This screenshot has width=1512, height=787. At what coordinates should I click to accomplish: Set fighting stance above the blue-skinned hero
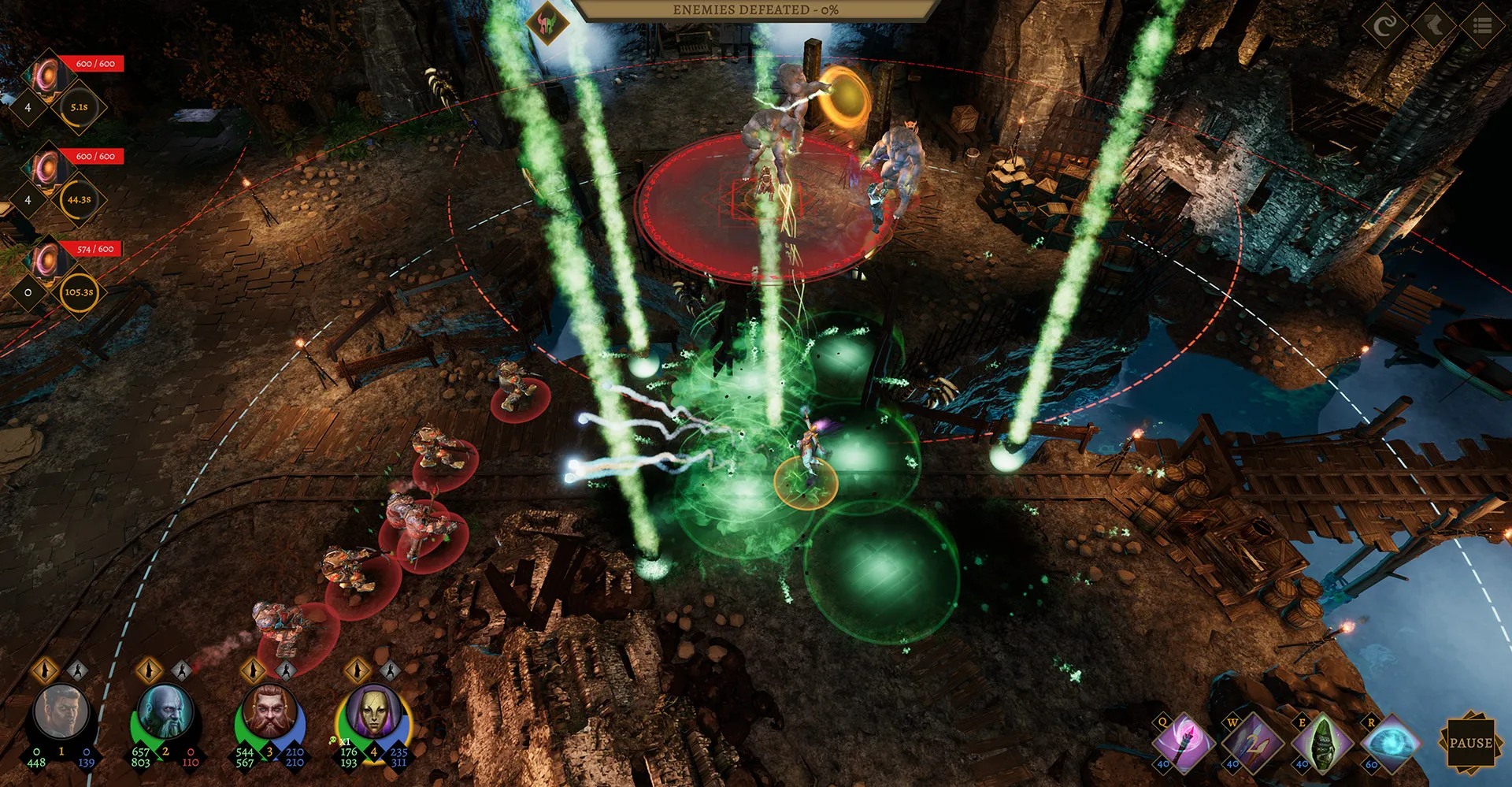pyautogui.click(x=181, y=670)
